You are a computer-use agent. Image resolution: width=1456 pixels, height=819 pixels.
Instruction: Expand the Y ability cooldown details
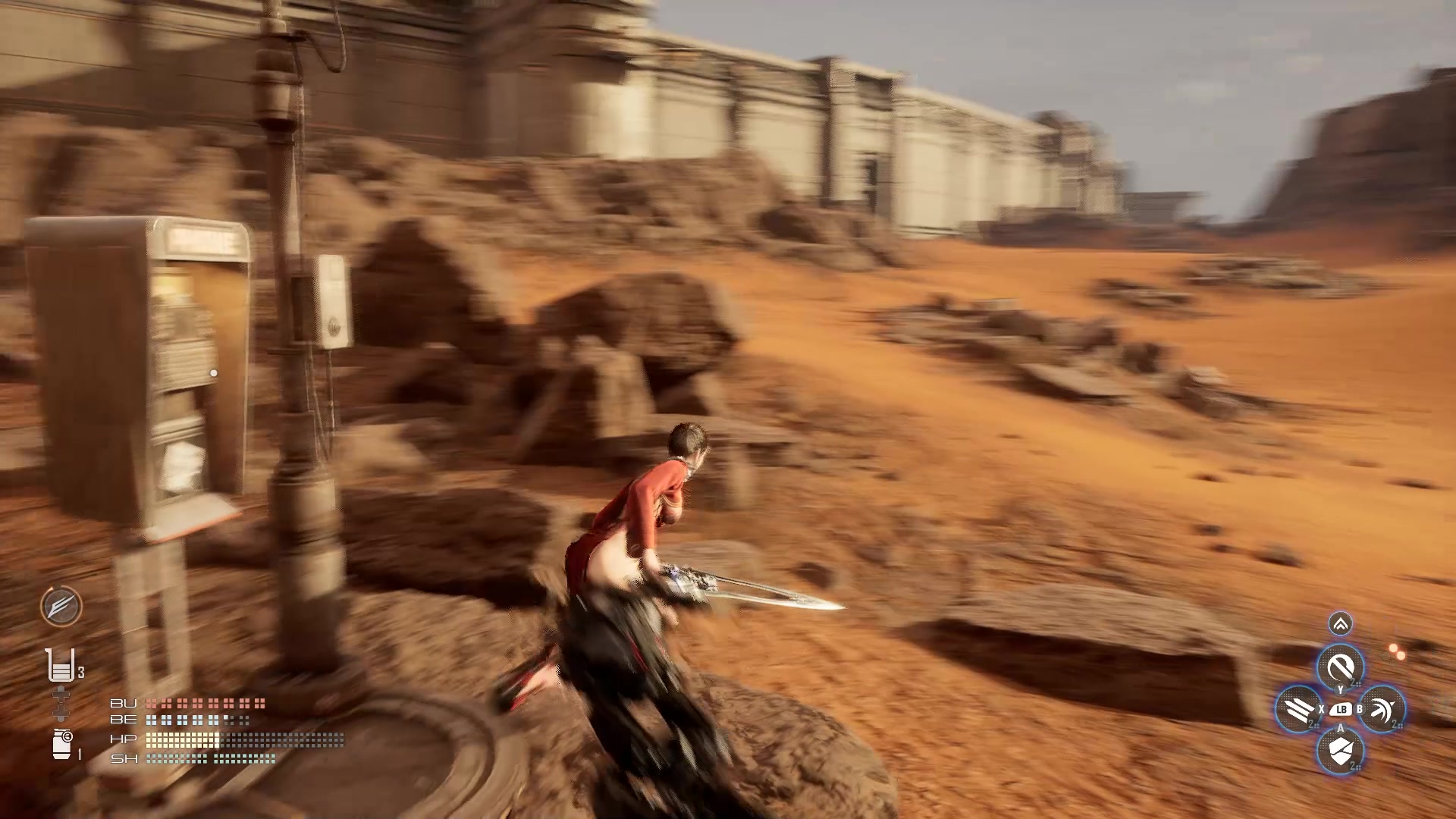tap(1354, 682)
